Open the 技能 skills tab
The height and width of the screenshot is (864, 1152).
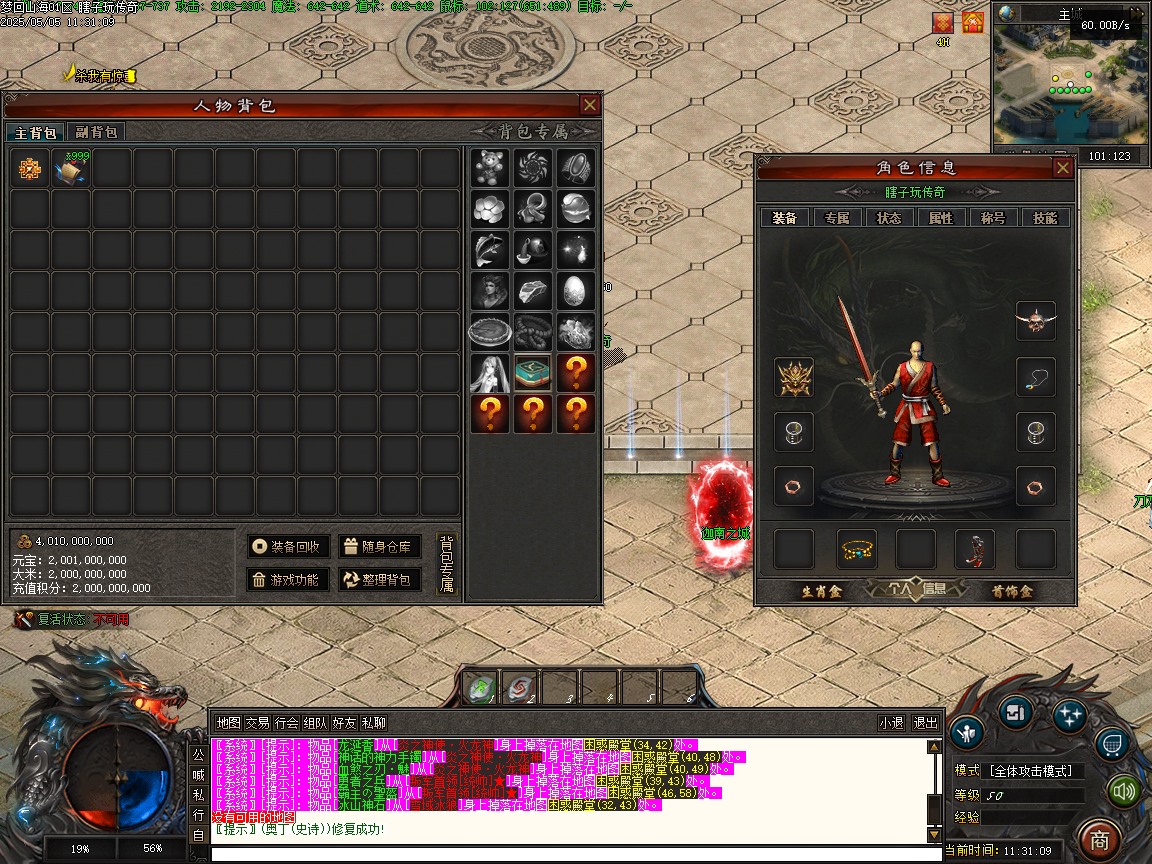[1045, 218]
